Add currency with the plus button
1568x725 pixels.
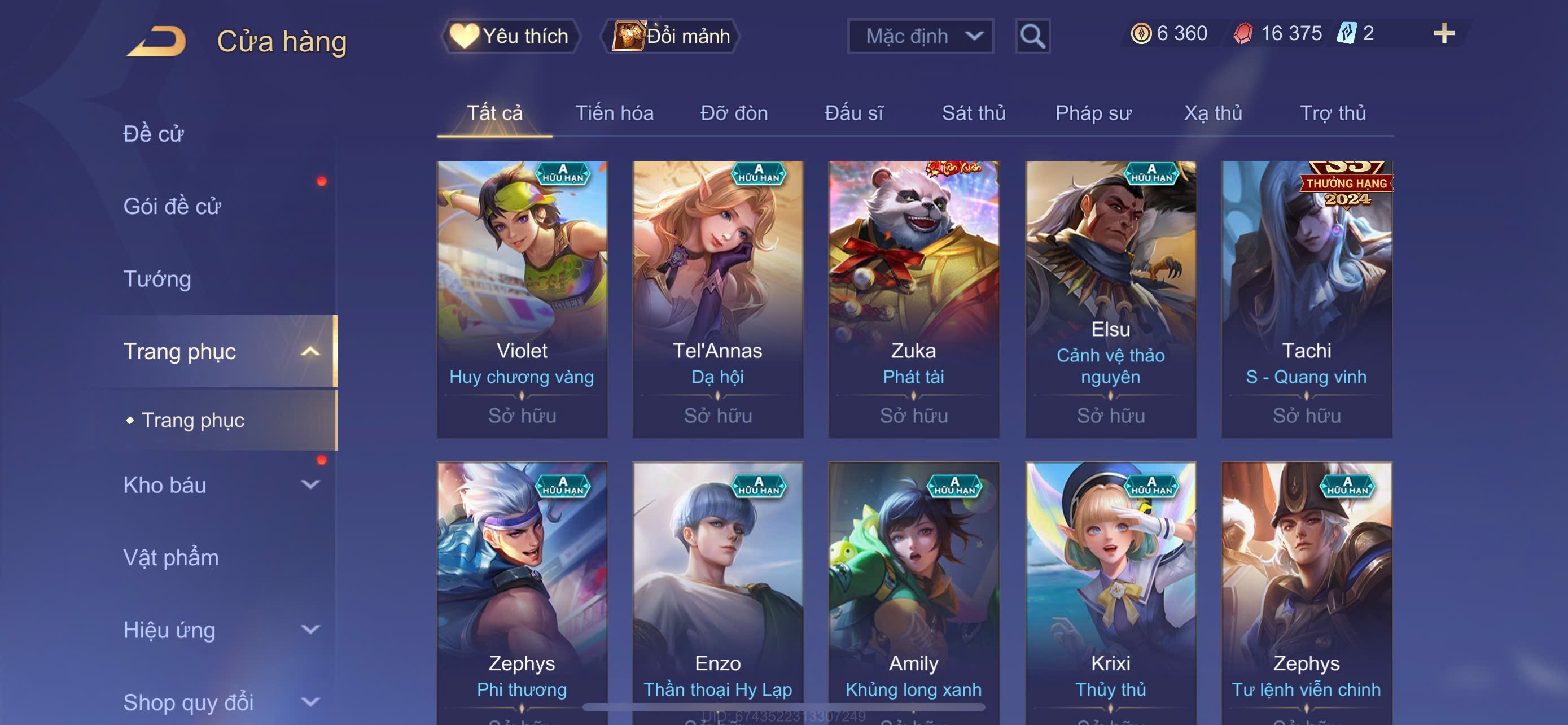point(1443,33)
